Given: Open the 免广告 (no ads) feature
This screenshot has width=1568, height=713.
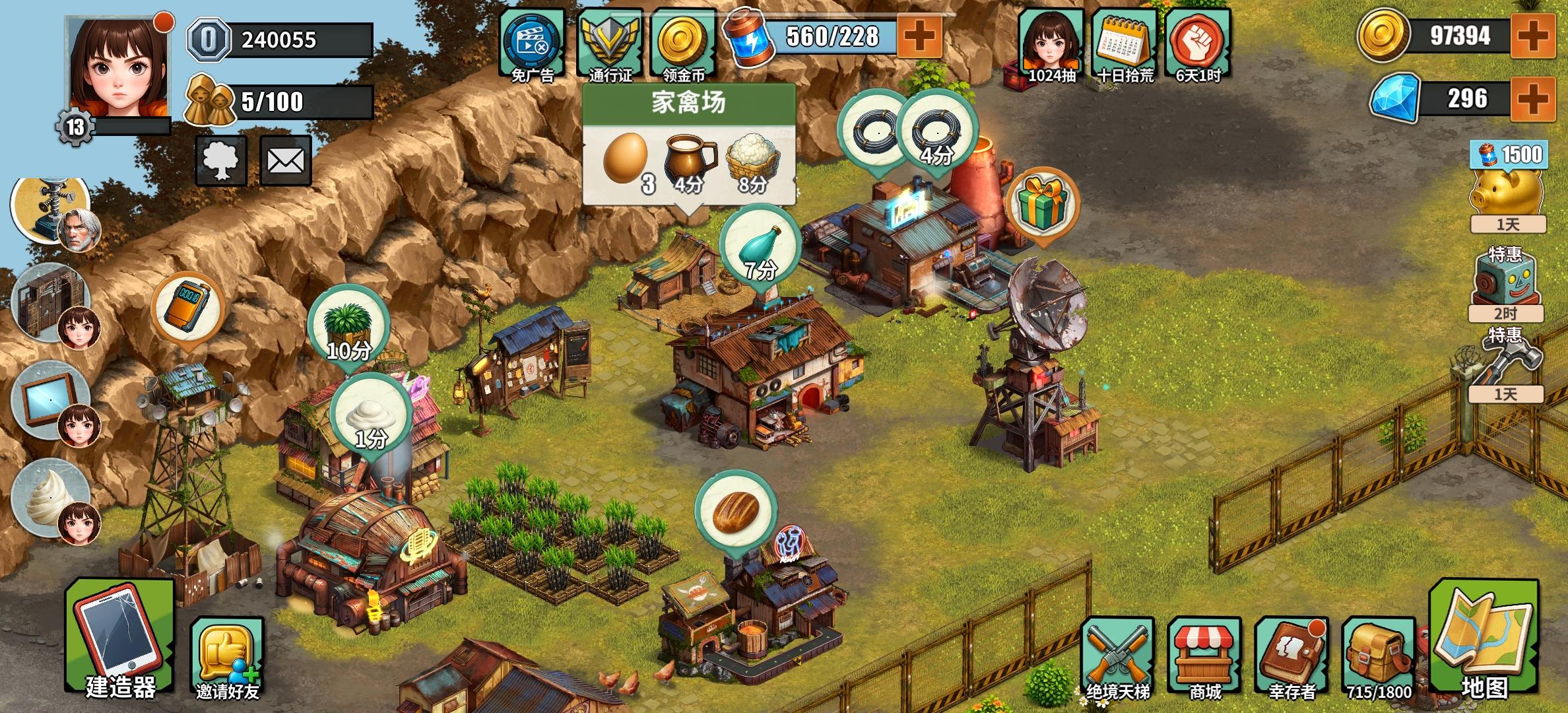Looking at the screenshot, I should coord(532,40).
